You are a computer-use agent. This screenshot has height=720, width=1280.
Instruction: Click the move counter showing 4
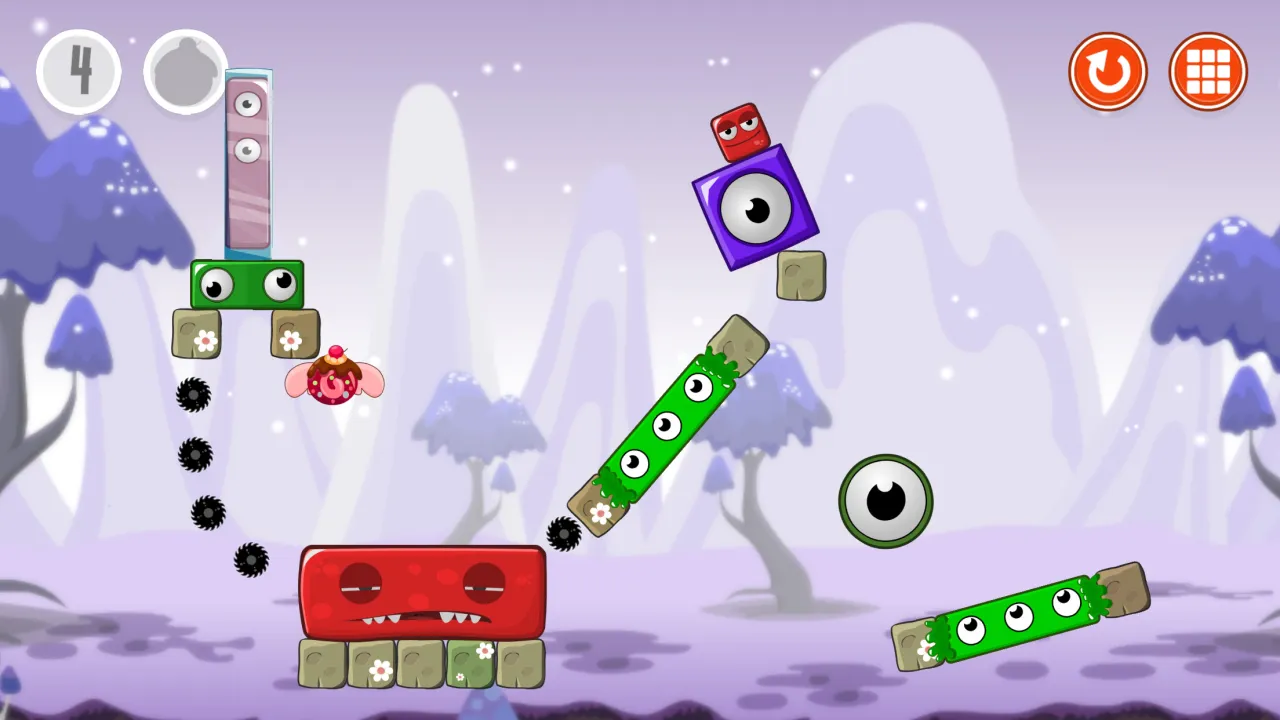pos(79,70)
